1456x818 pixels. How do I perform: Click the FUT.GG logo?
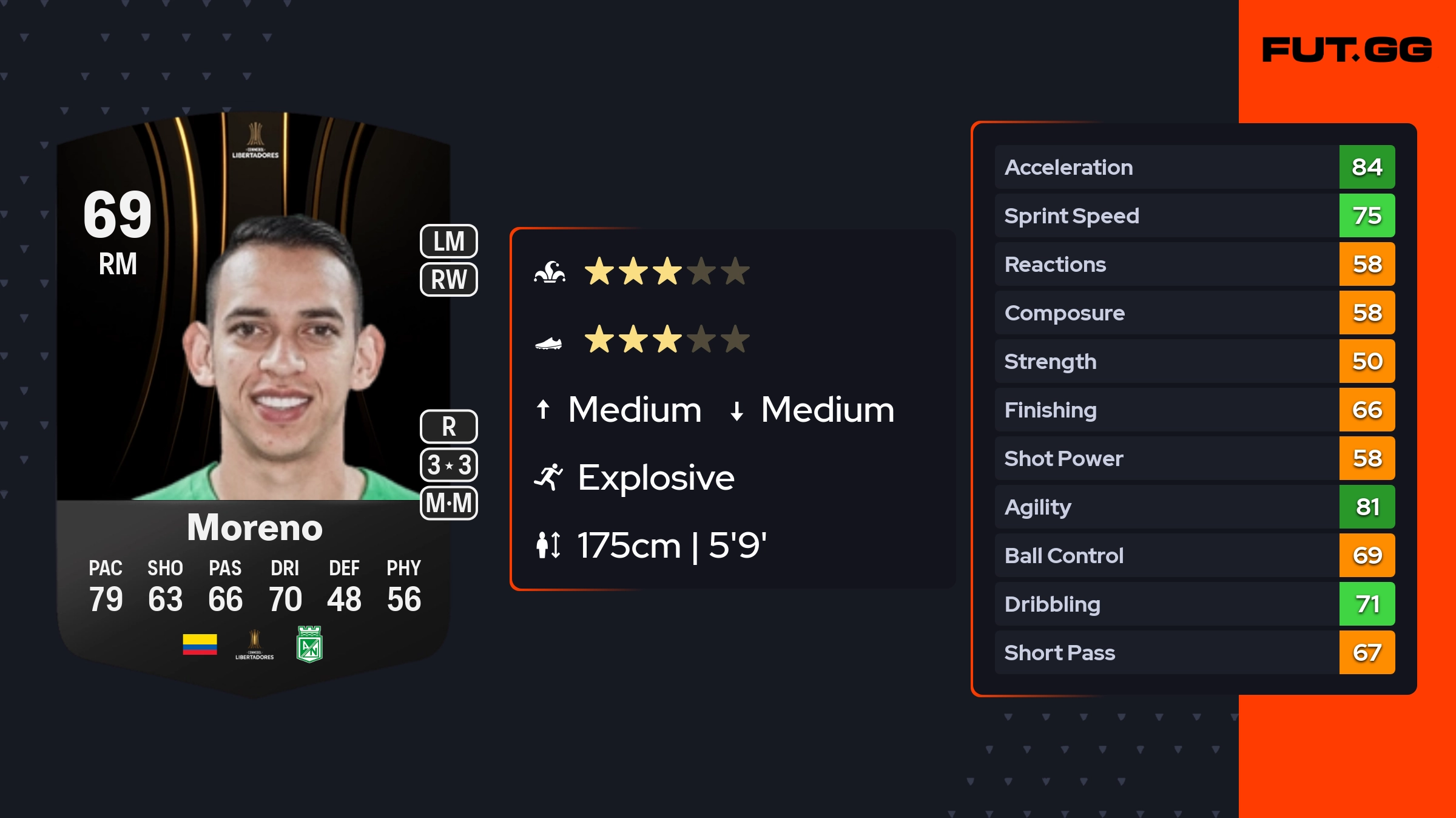(1347, 50)
